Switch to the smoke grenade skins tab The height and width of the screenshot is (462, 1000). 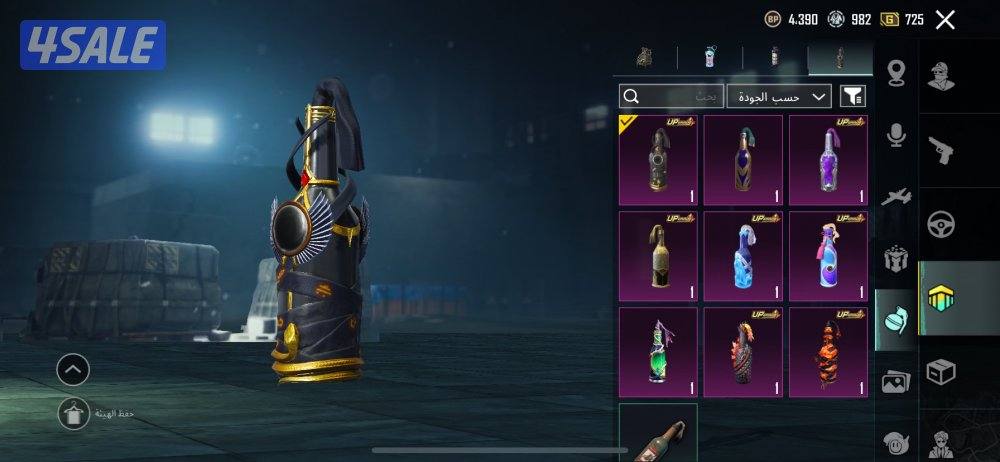click(x=711, y=57)
